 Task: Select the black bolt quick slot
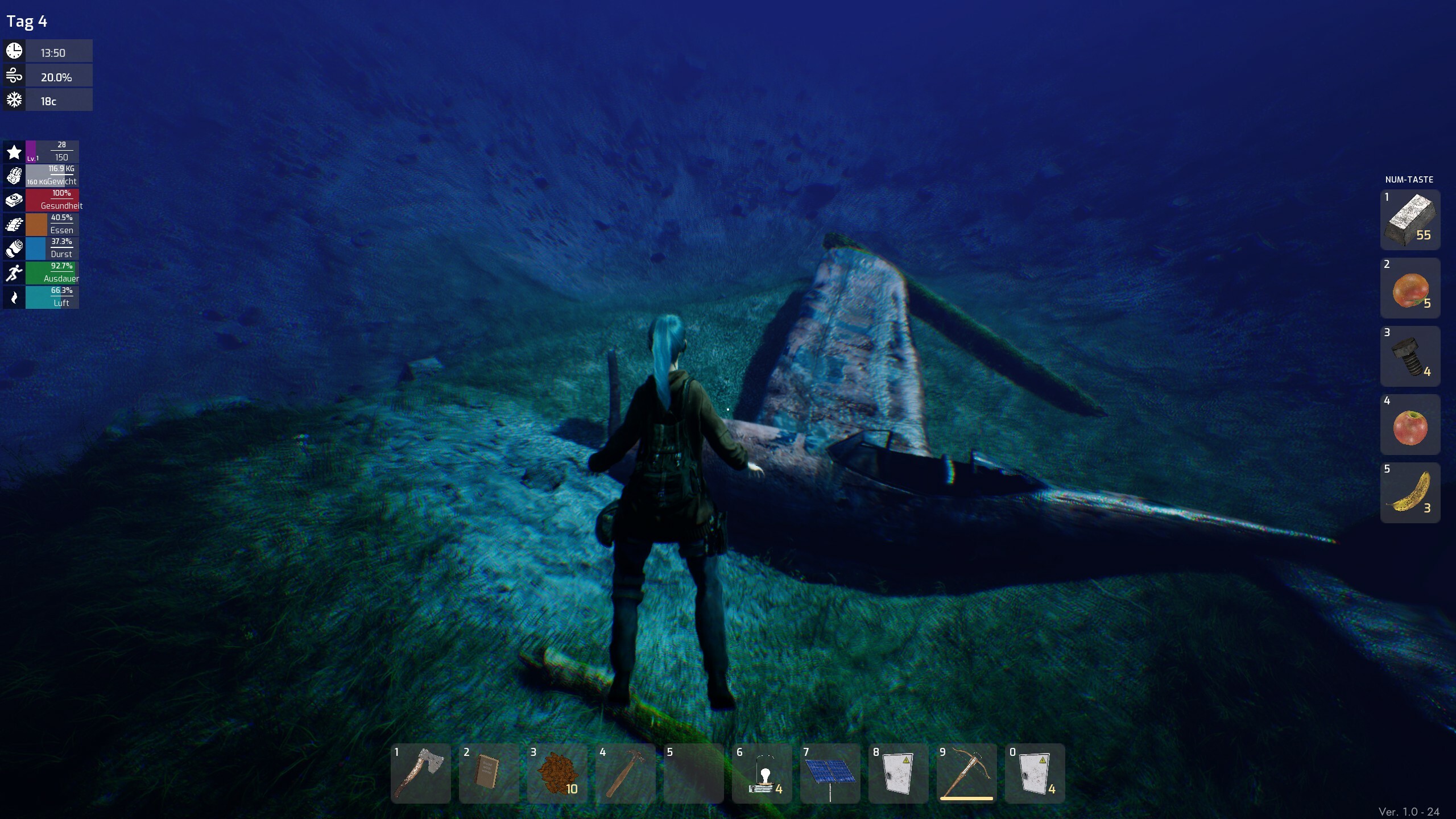[x=1410, y=356]
